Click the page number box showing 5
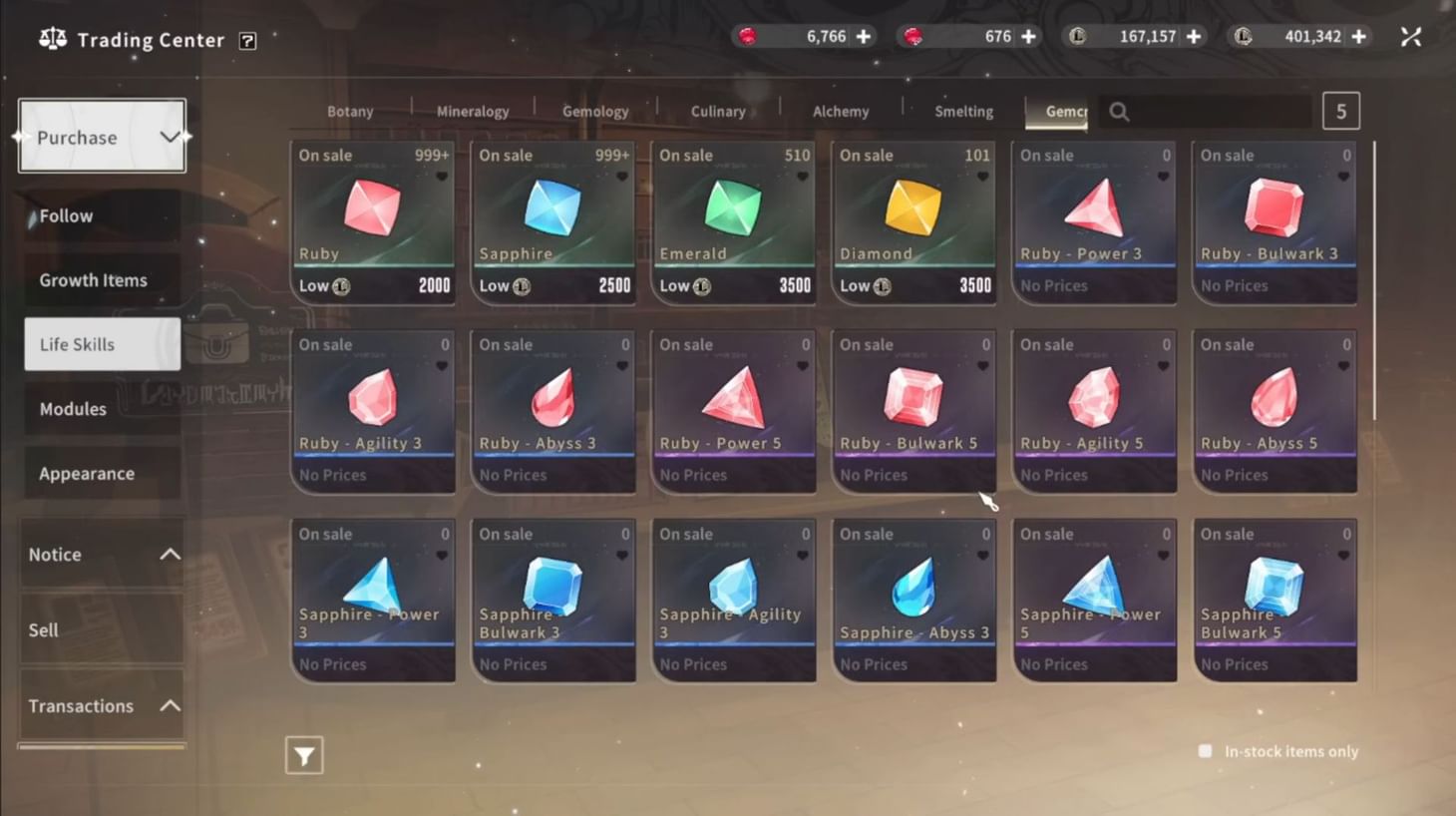Viewport: 1456px width, 816px height. pos(1340,110)
